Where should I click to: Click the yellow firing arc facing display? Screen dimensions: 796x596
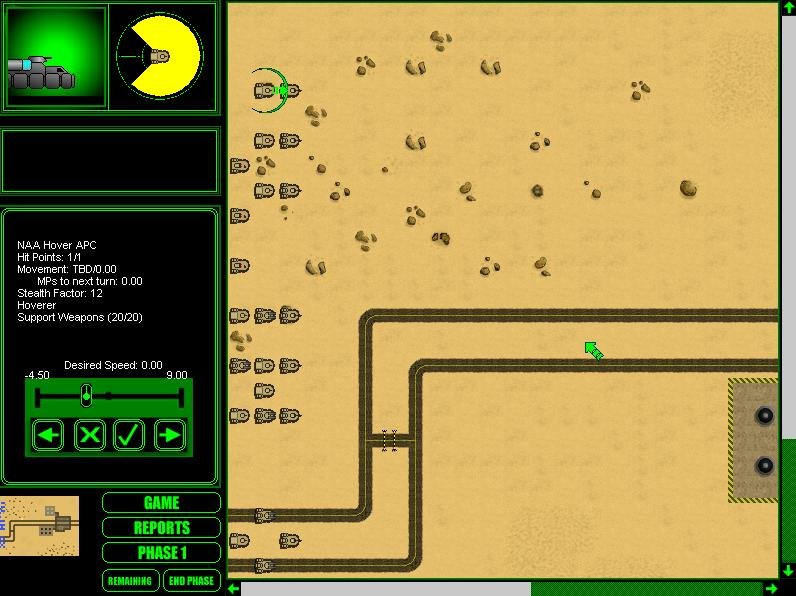[160, 57]
